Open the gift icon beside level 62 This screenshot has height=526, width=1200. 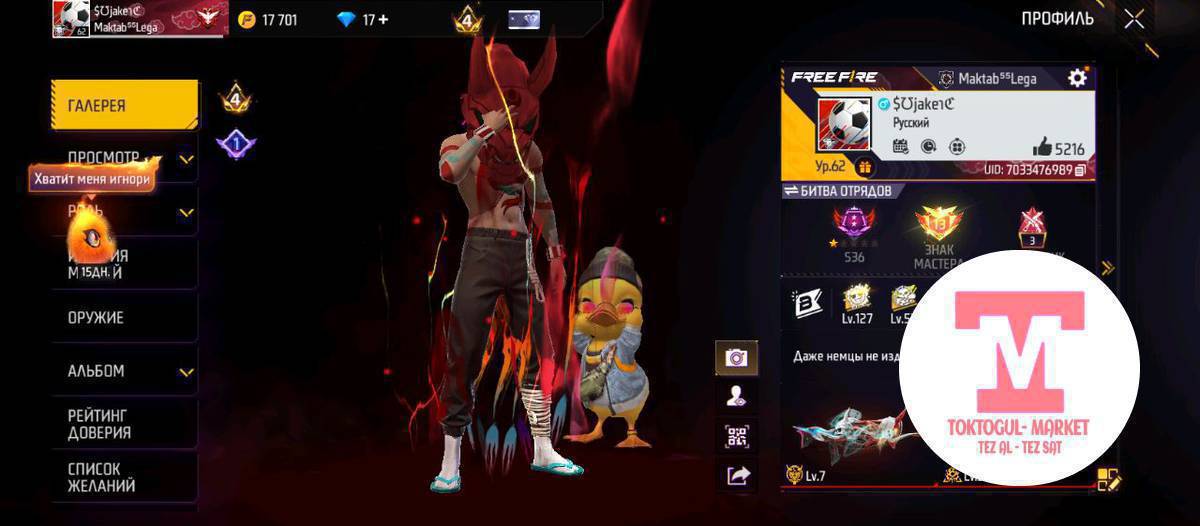tap(864, 167)
